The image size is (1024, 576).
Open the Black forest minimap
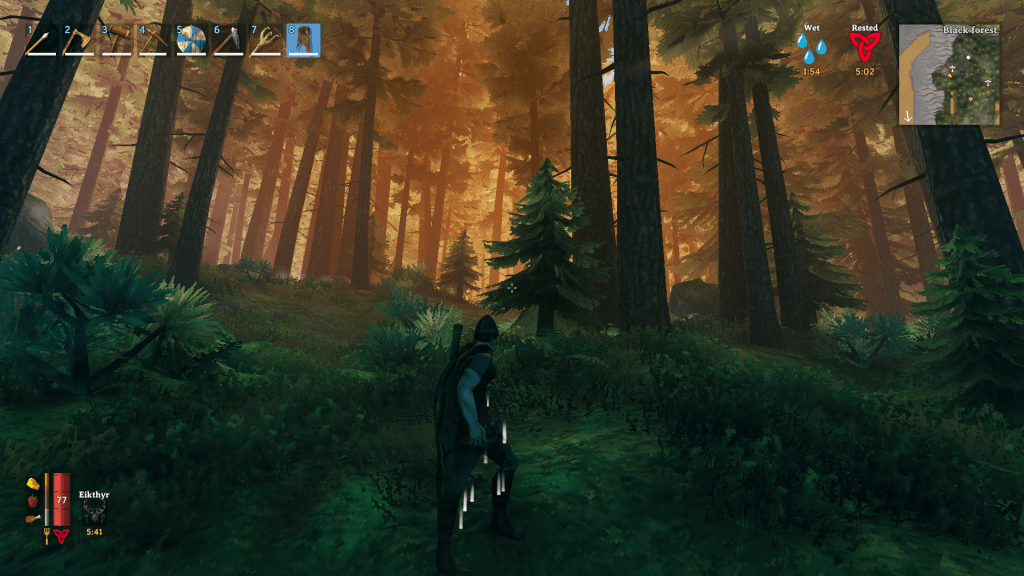click(949, 75)
